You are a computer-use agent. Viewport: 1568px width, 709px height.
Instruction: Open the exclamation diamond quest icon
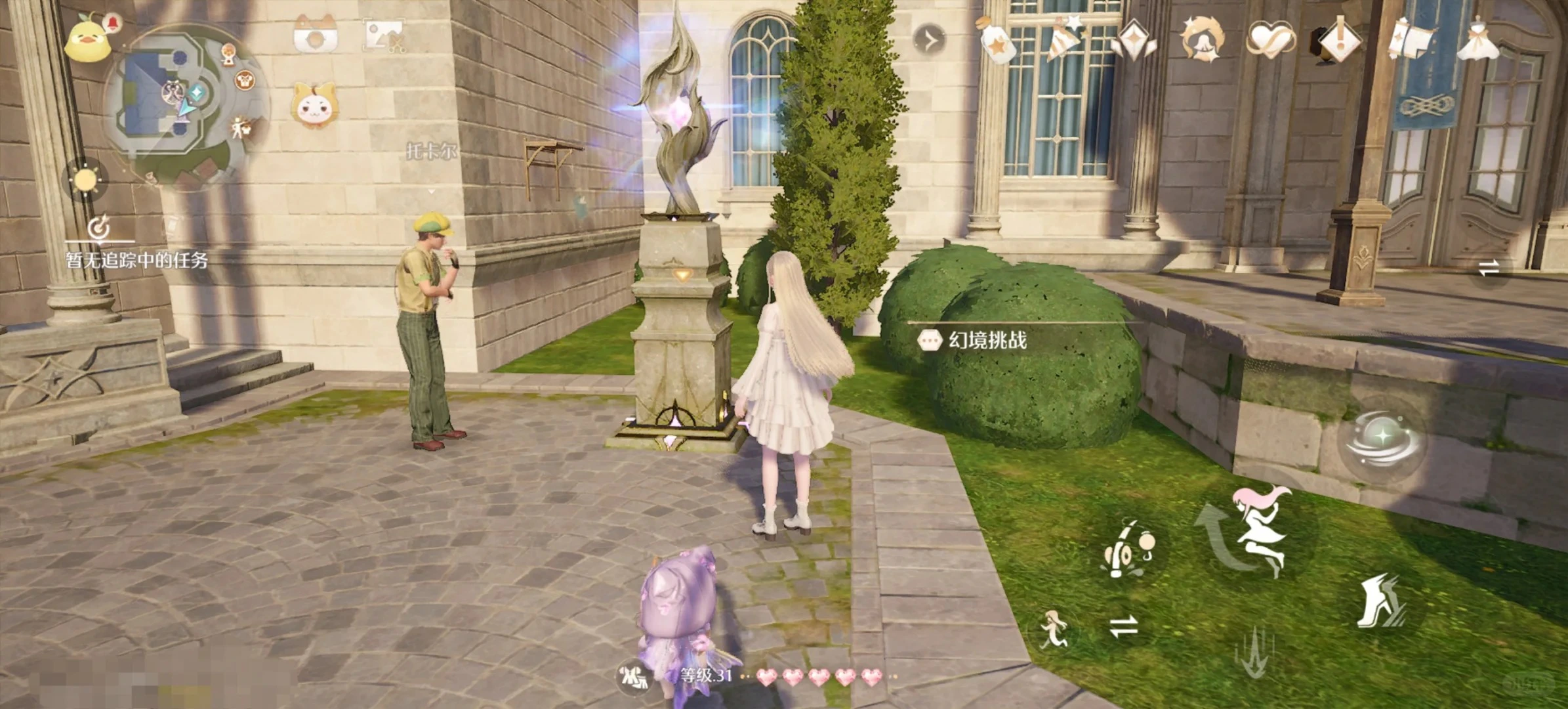(1339, 41)
